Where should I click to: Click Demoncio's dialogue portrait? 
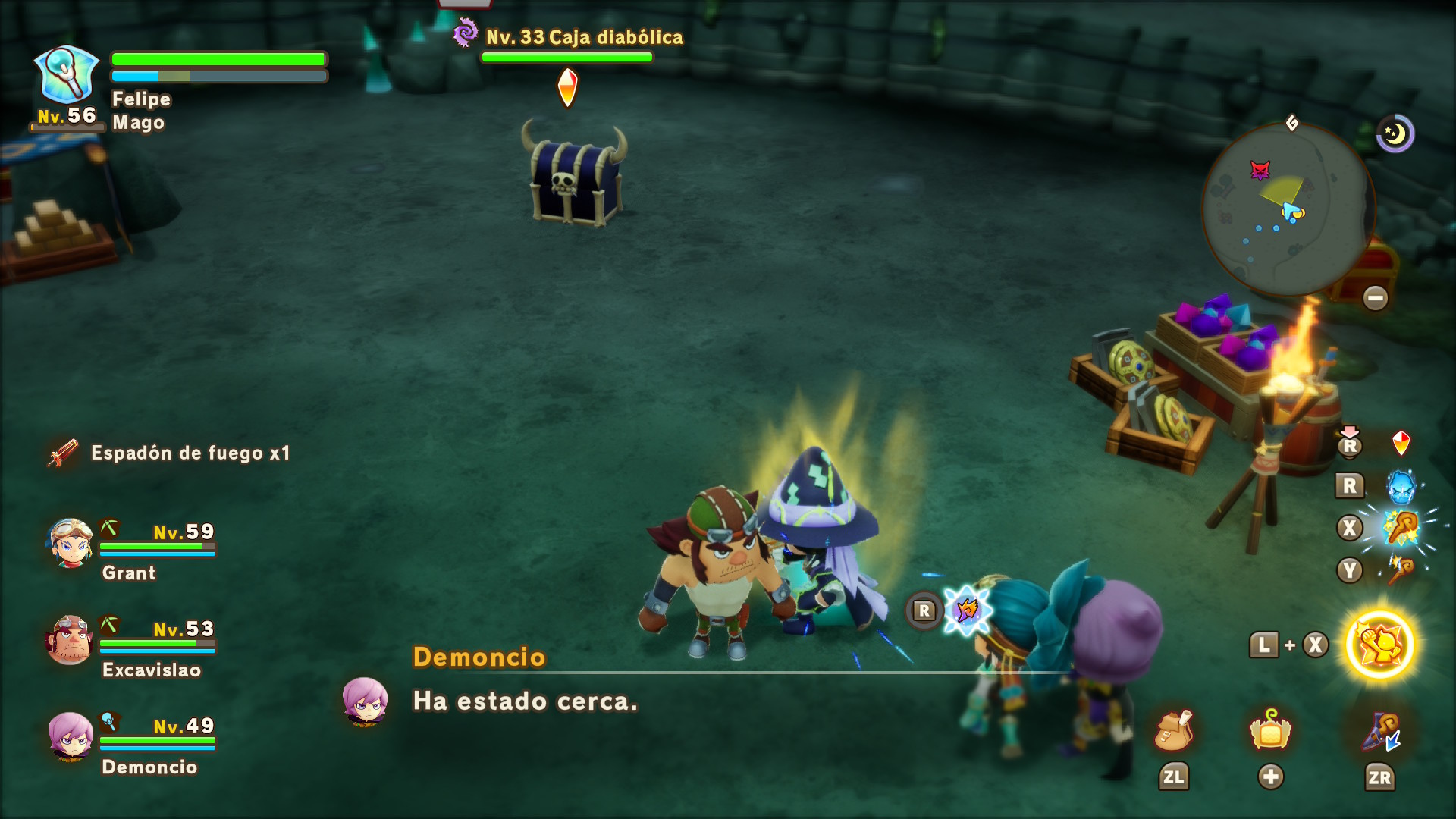pos(366,701)
